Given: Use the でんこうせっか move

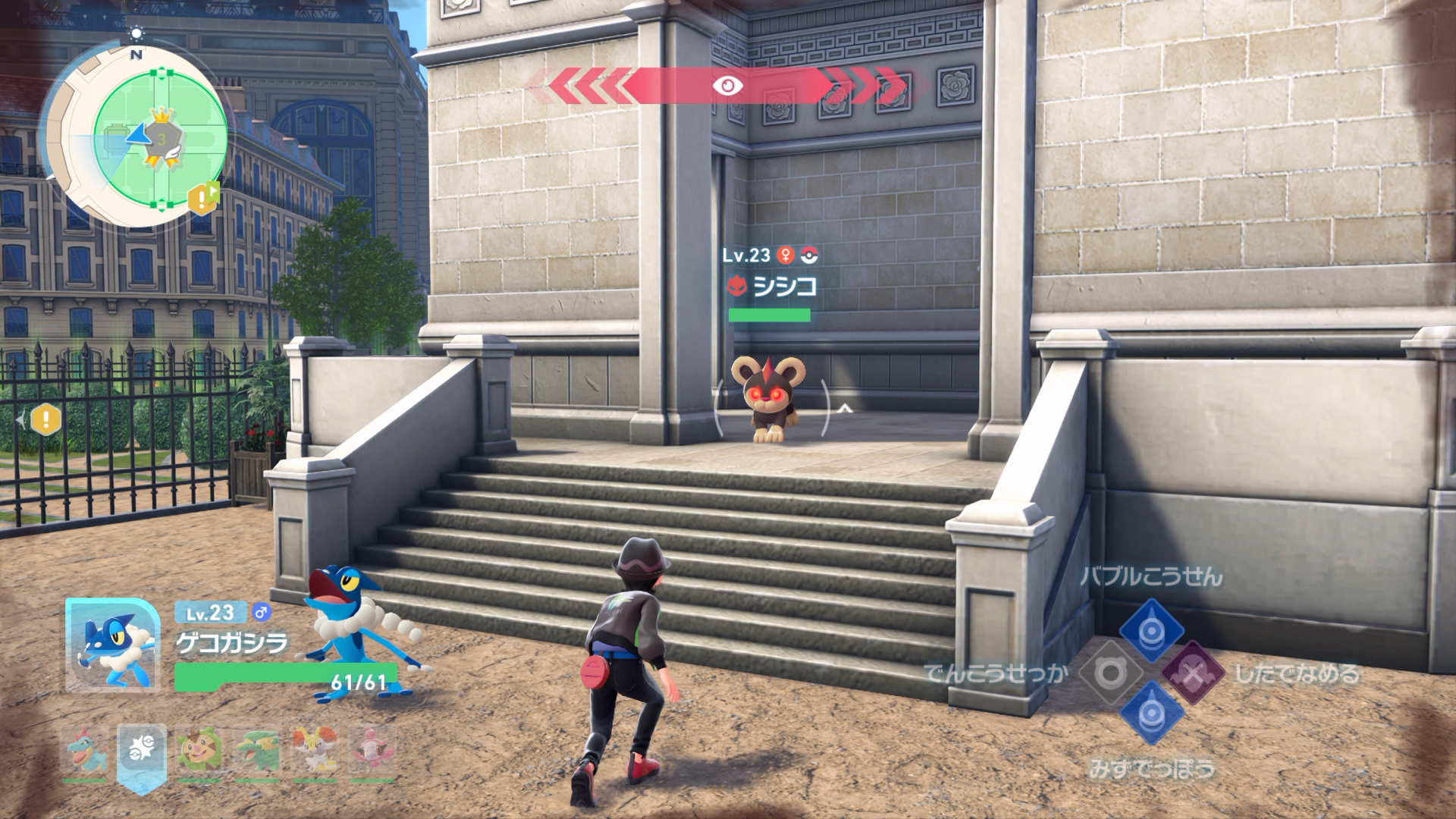Looking at the screenshot, I should pos(1110,673).
